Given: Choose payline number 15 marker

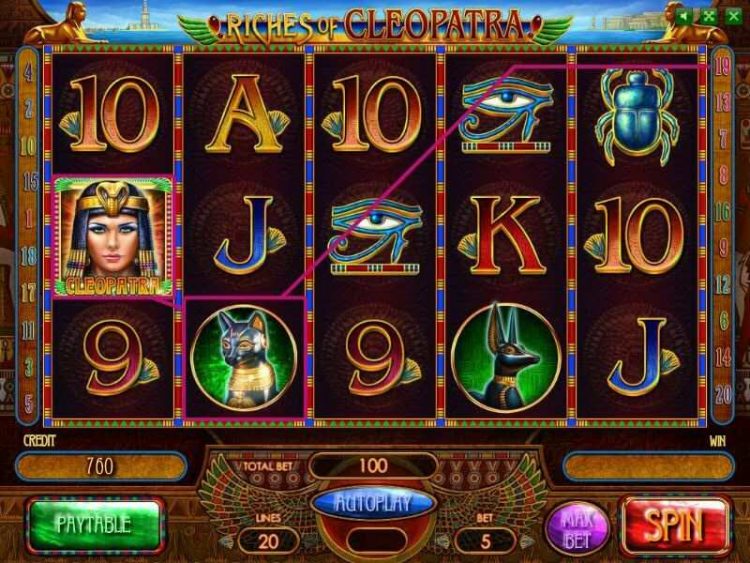Looking at the screenshot, I should pos(29,182).
